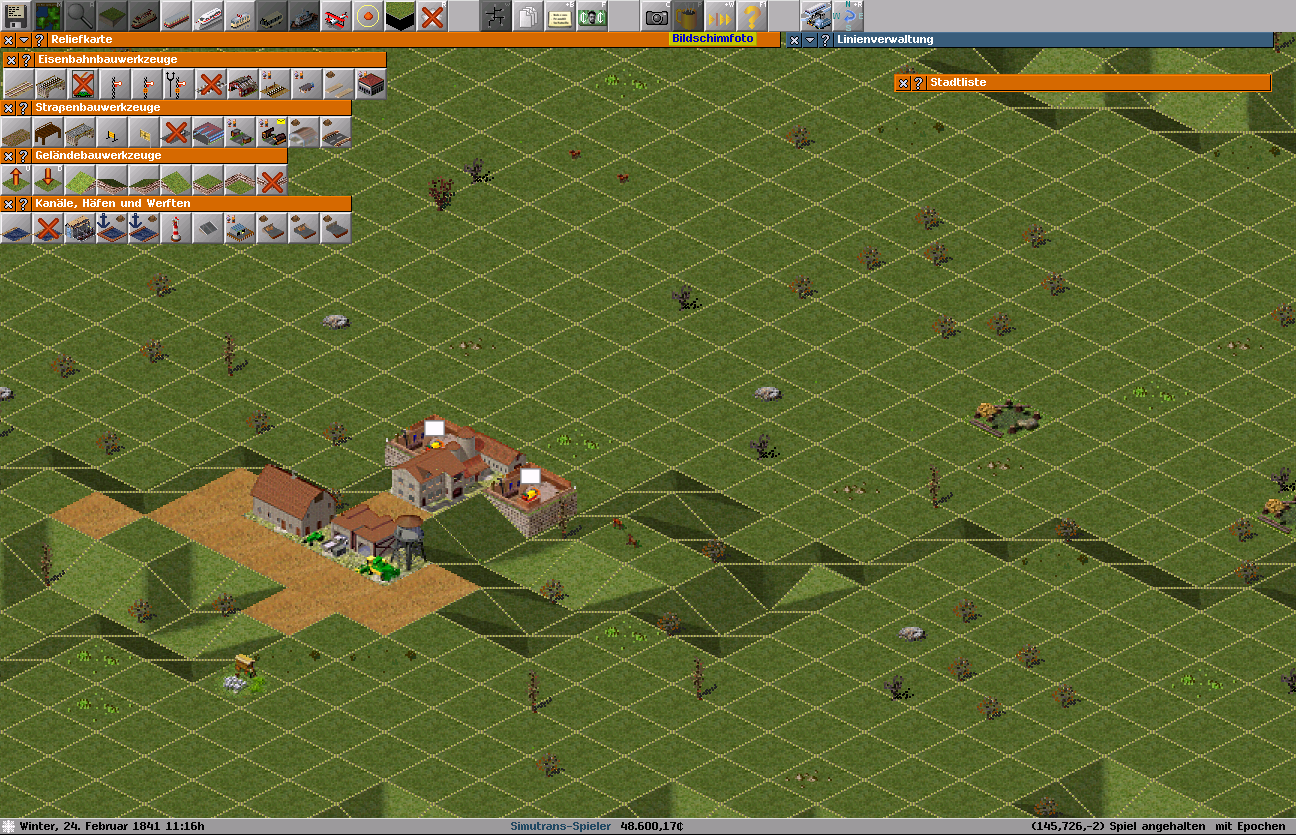
Task: Close the Geländebauwerkzeuge toolbar
Action: coord(8,156)
